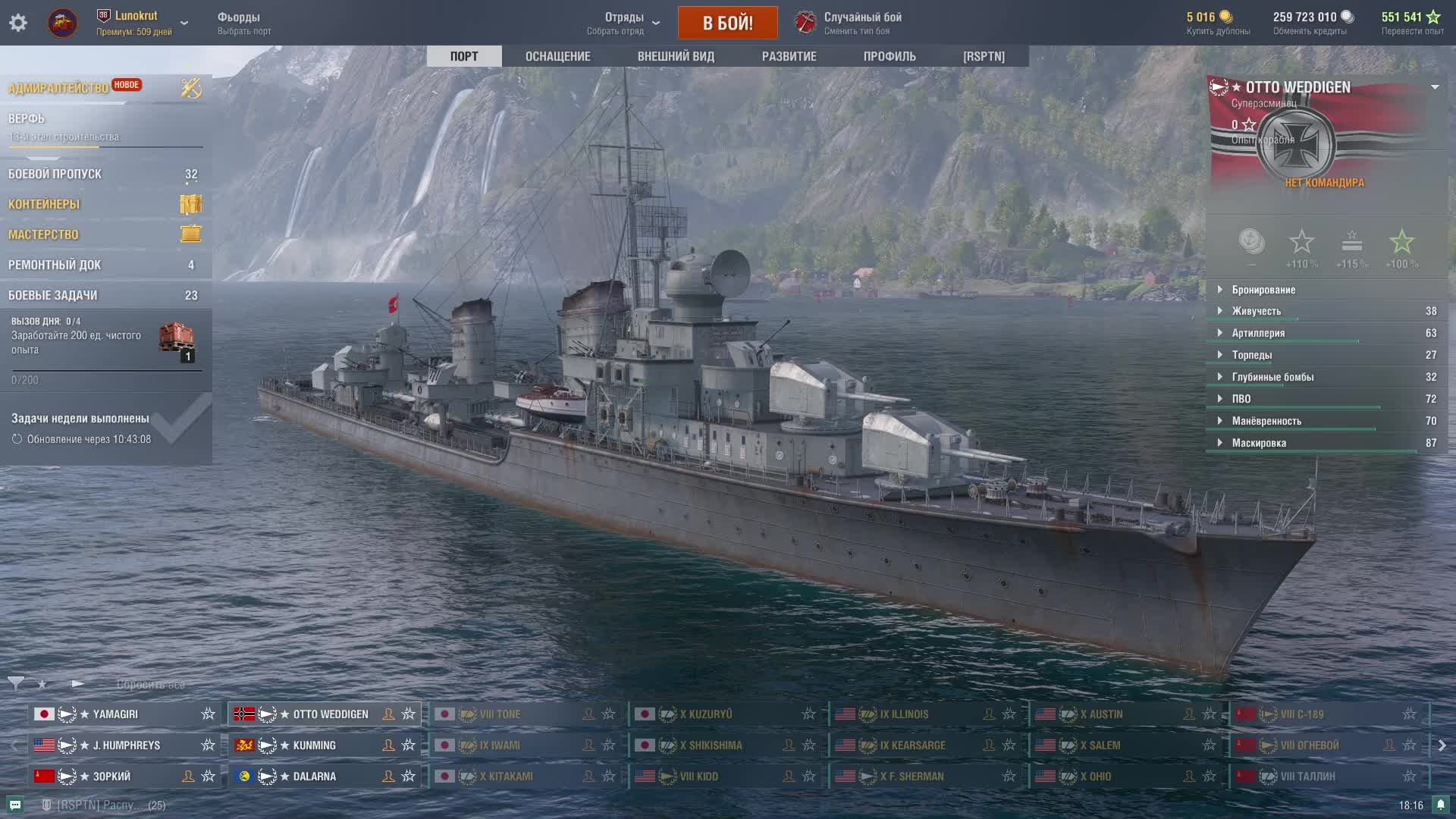This screenshot has height=819, width=1456.
Task: Start battle with the В БОЙ! button
Action: coord(727,23)
